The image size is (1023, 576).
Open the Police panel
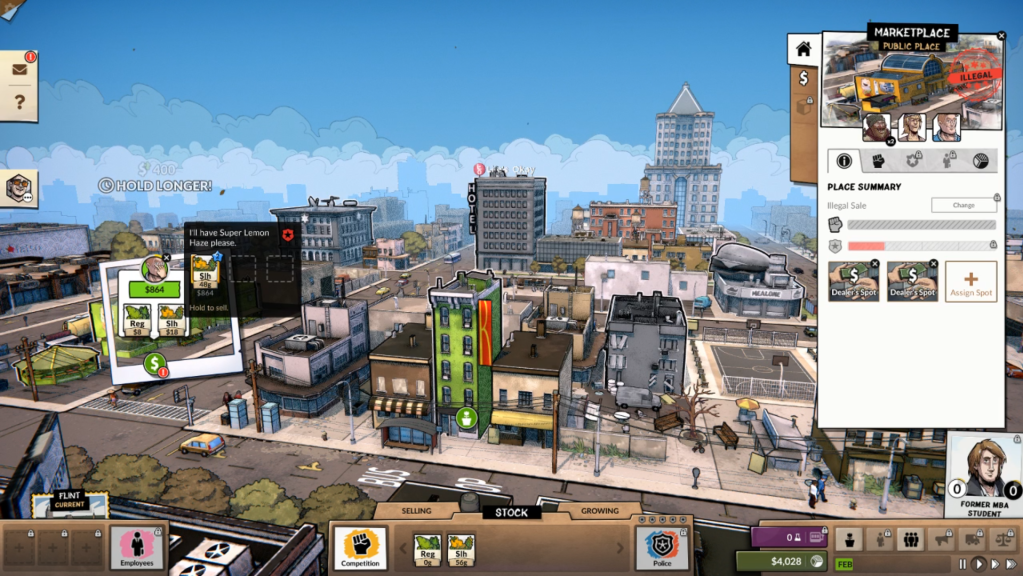pyautogui.click(x=662, y=548)
